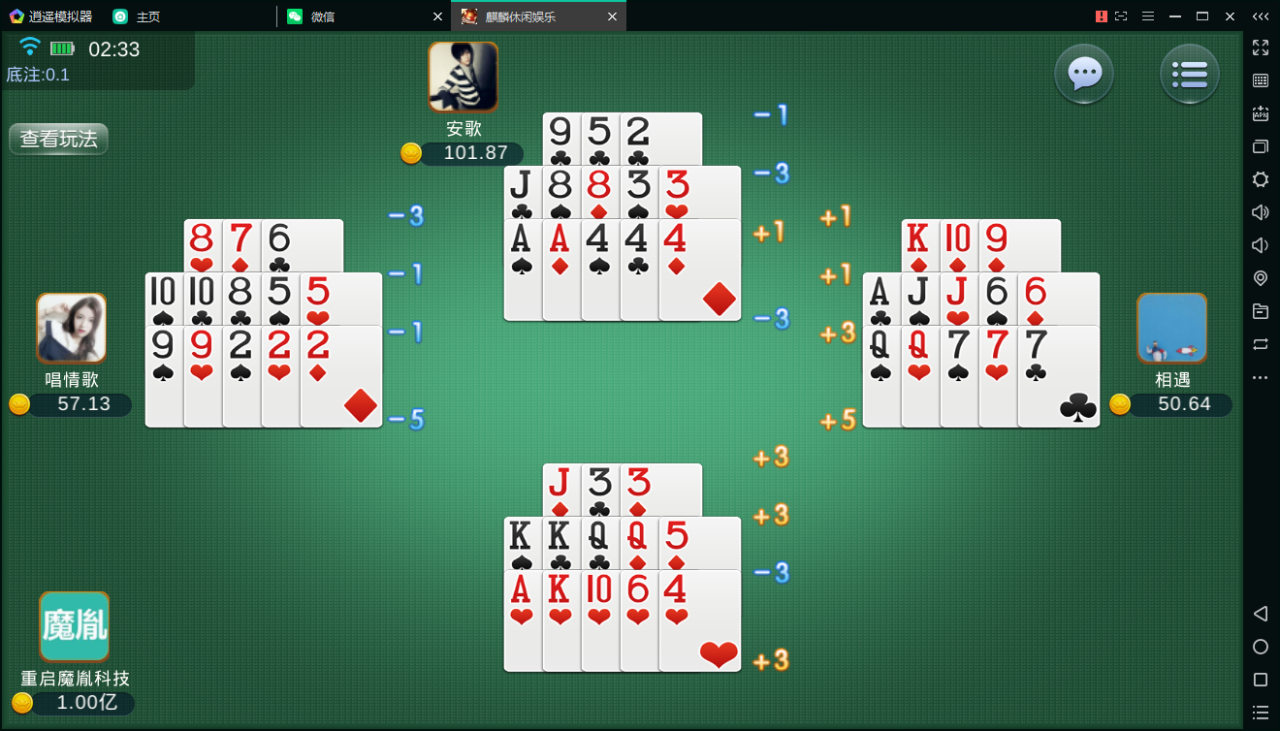Expand more options via the ellipsis

coord(1260,377)
